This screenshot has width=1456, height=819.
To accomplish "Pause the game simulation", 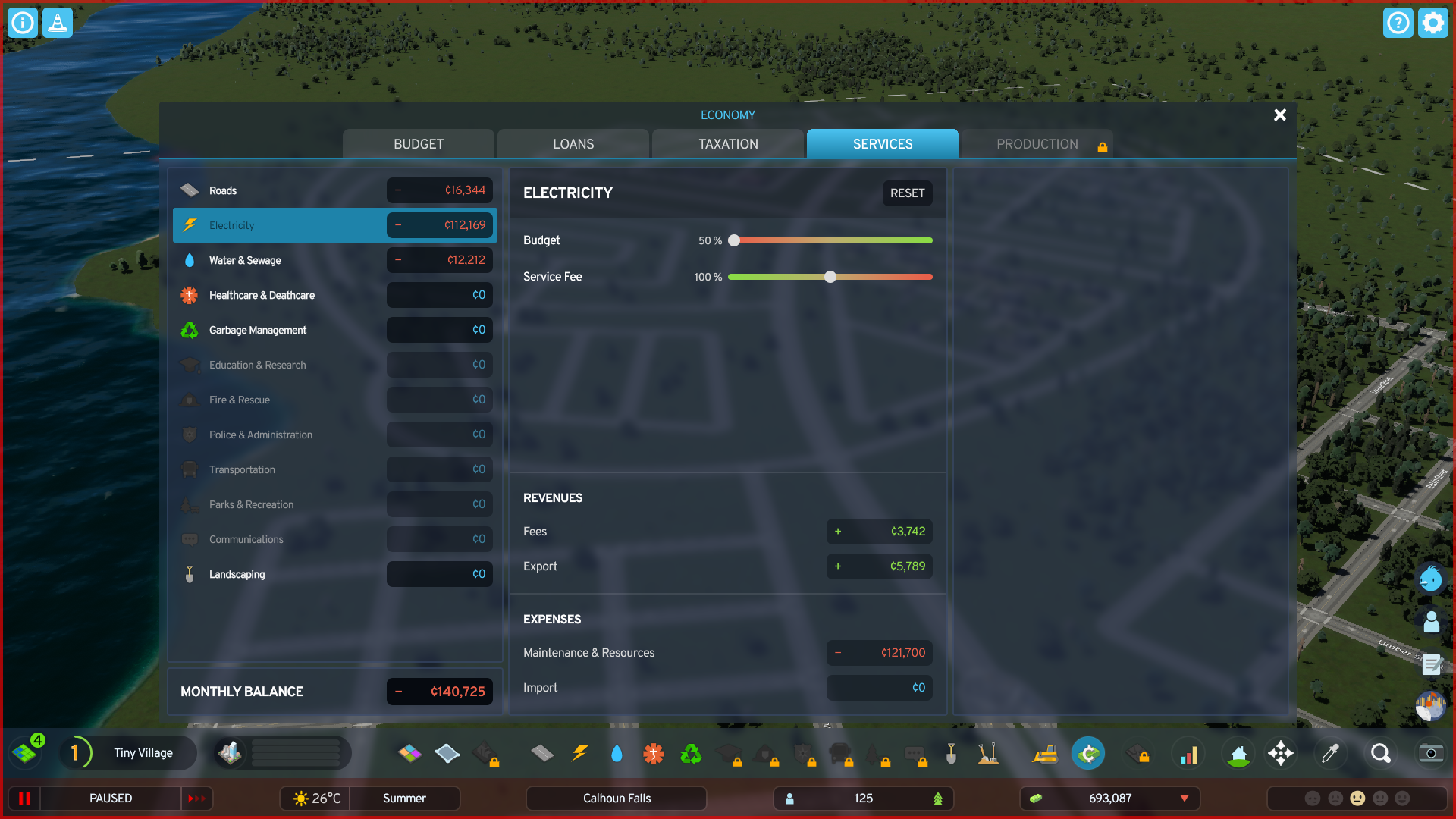I will (x=23, y=798).
